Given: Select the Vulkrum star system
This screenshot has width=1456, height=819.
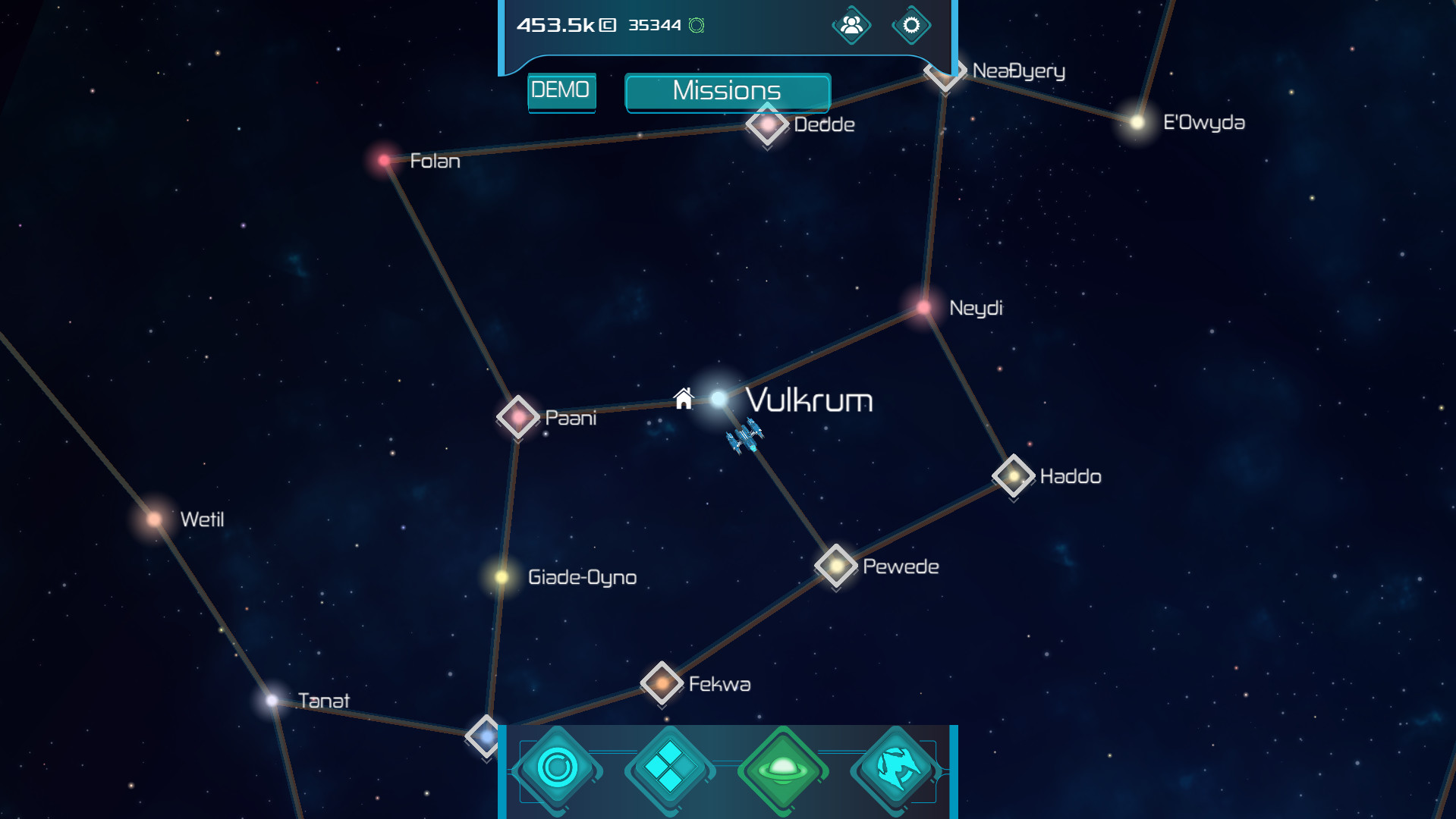Looking at the screenshot, I should coord(718,397).
